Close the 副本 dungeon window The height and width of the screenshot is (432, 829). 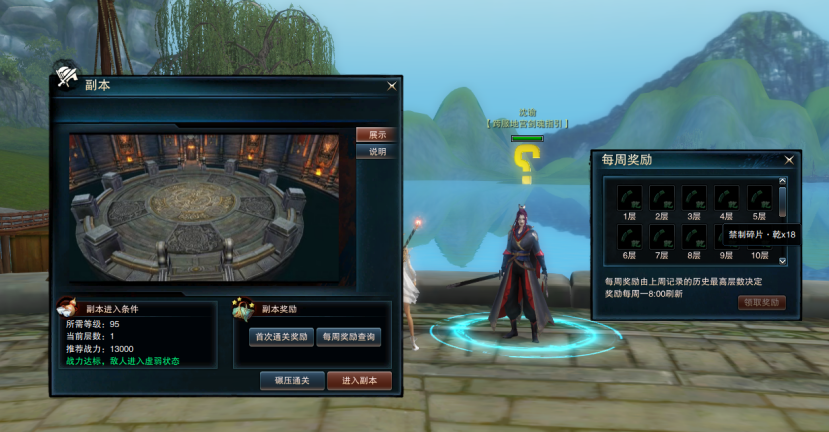[x=391, y=87]
